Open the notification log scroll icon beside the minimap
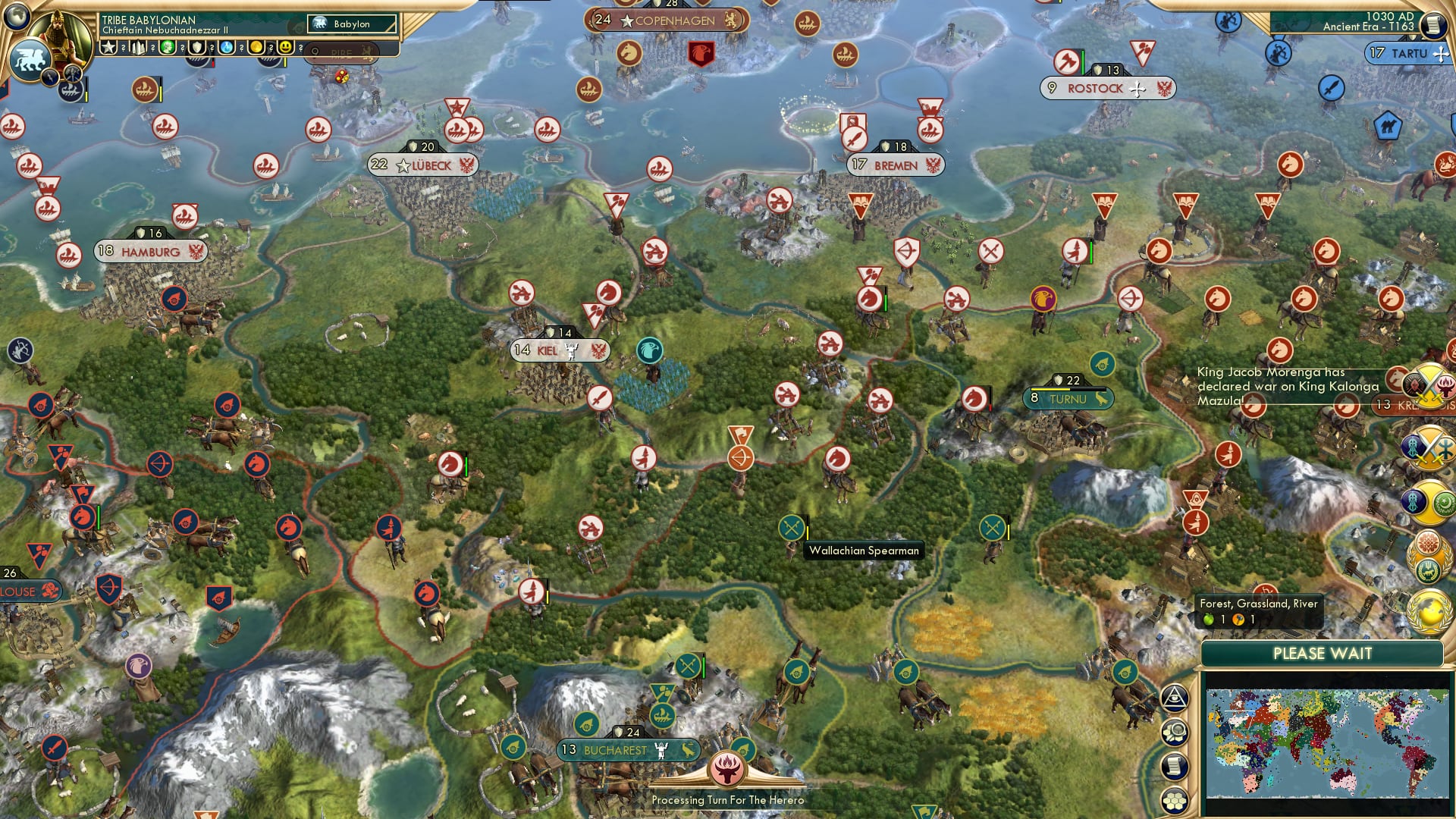Image resolution: width=1456 pixels, height=819 pixels. [1173, 767]
